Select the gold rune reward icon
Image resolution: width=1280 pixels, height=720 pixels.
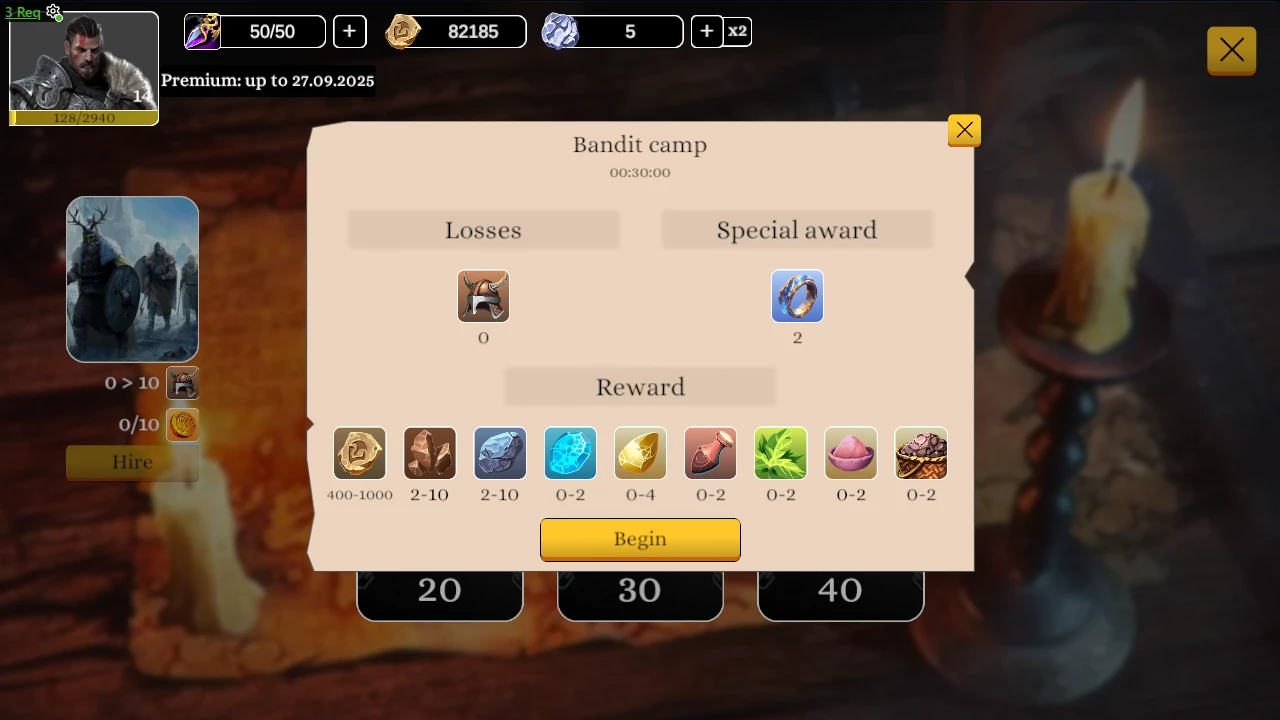[x=359, y=453]
